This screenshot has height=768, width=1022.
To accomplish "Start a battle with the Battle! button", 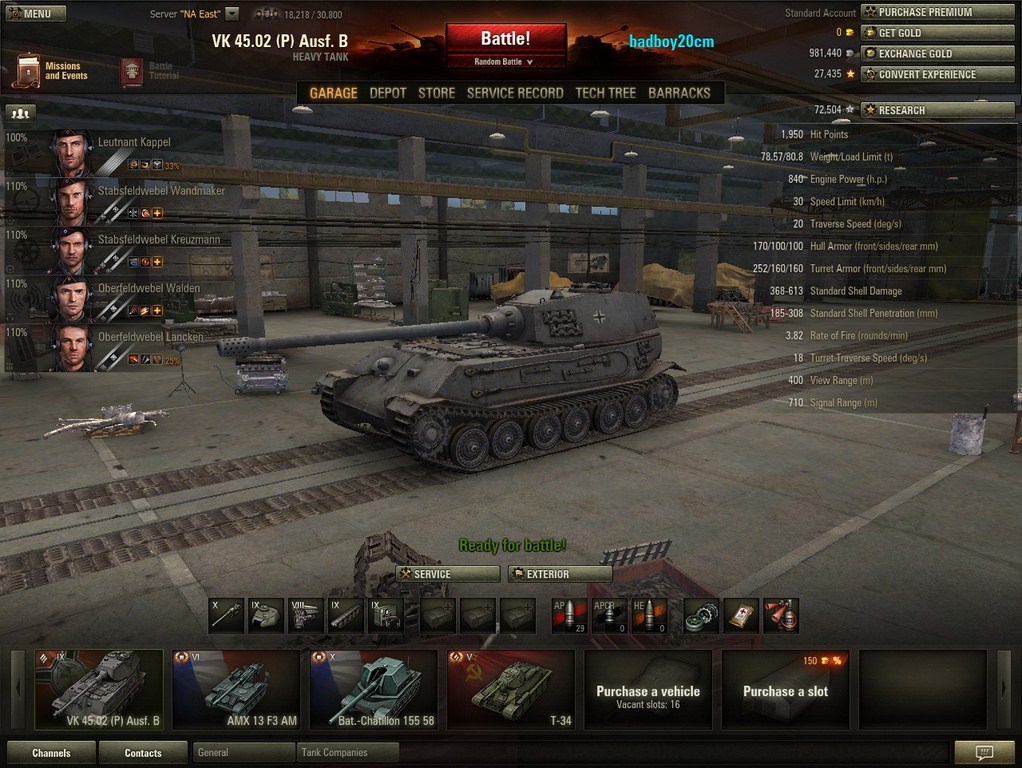I will tap(505, 40).
